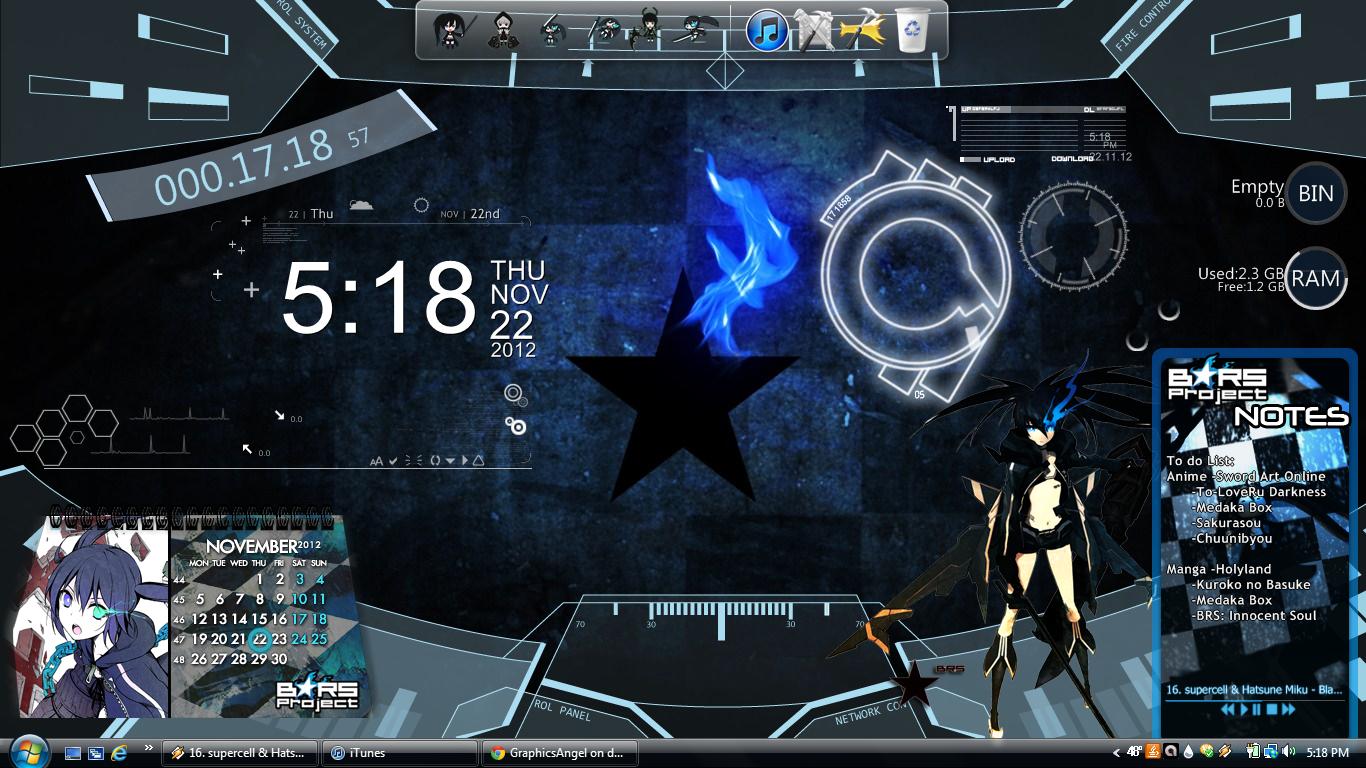Switch to the supercell & Hatsune taskbar window
The width and height of the screenshot is (1366, 768).
pyautogui.click(x=241, y=753)
